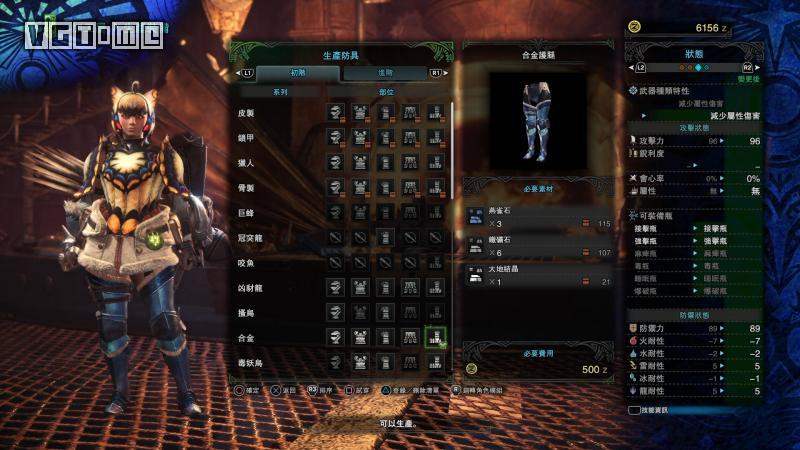Pick the 獵人 arm guard piece
This screenshot has width=800, height=450.
tap(385, 162)
